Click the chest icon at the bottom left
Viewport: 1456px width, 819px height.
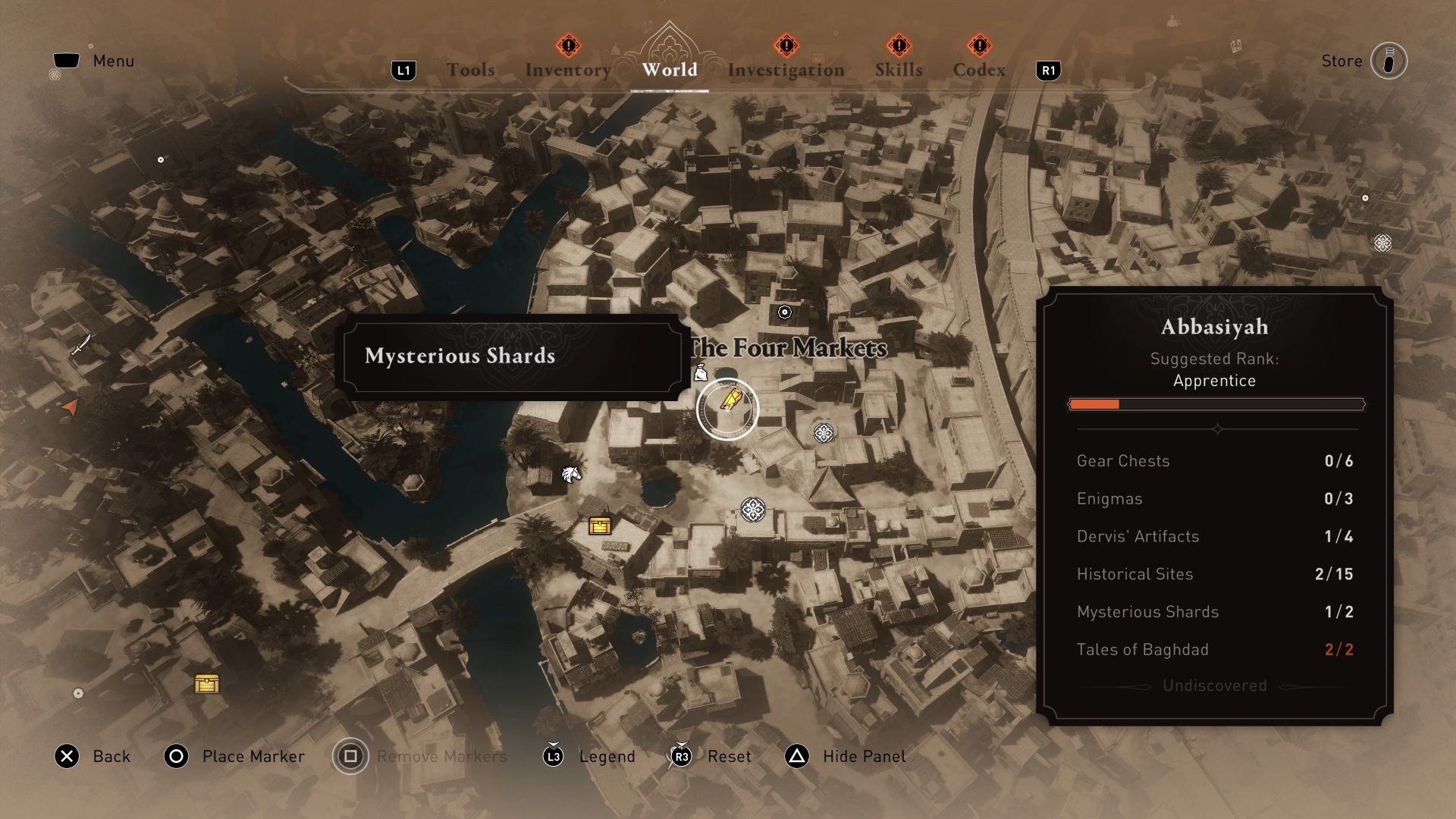pyautogui.click(x=207, y=683)
